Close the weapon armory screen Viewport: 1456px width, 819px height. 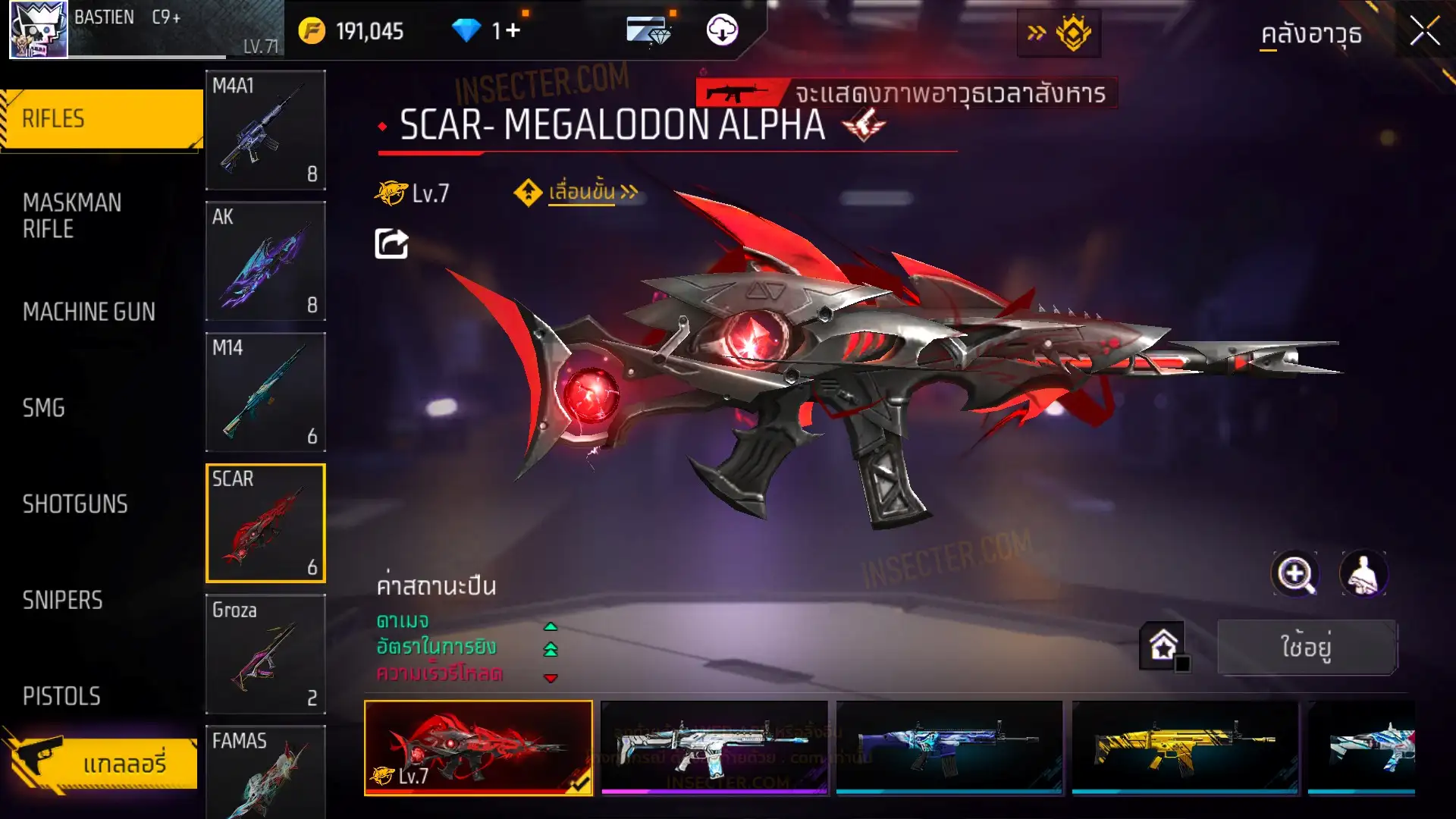pyautogui.click(x=1424, y=32)
